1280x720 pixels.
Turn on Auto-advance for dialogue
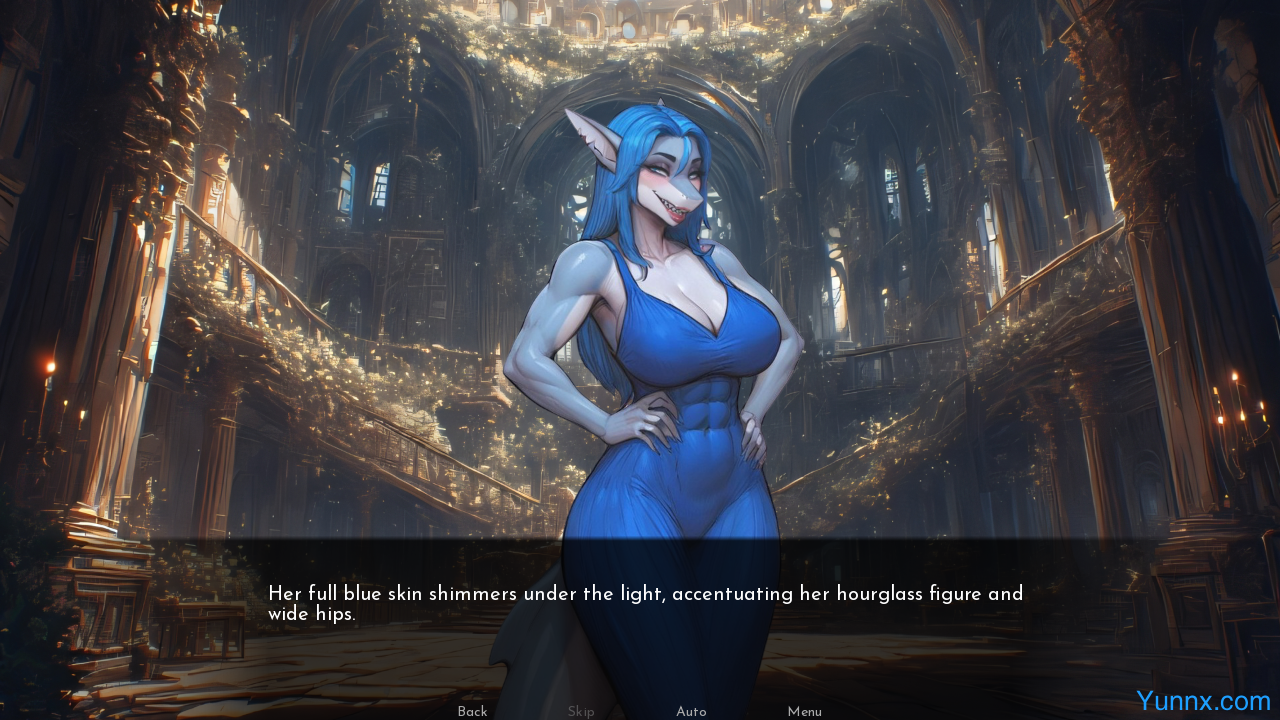[691, 711]
